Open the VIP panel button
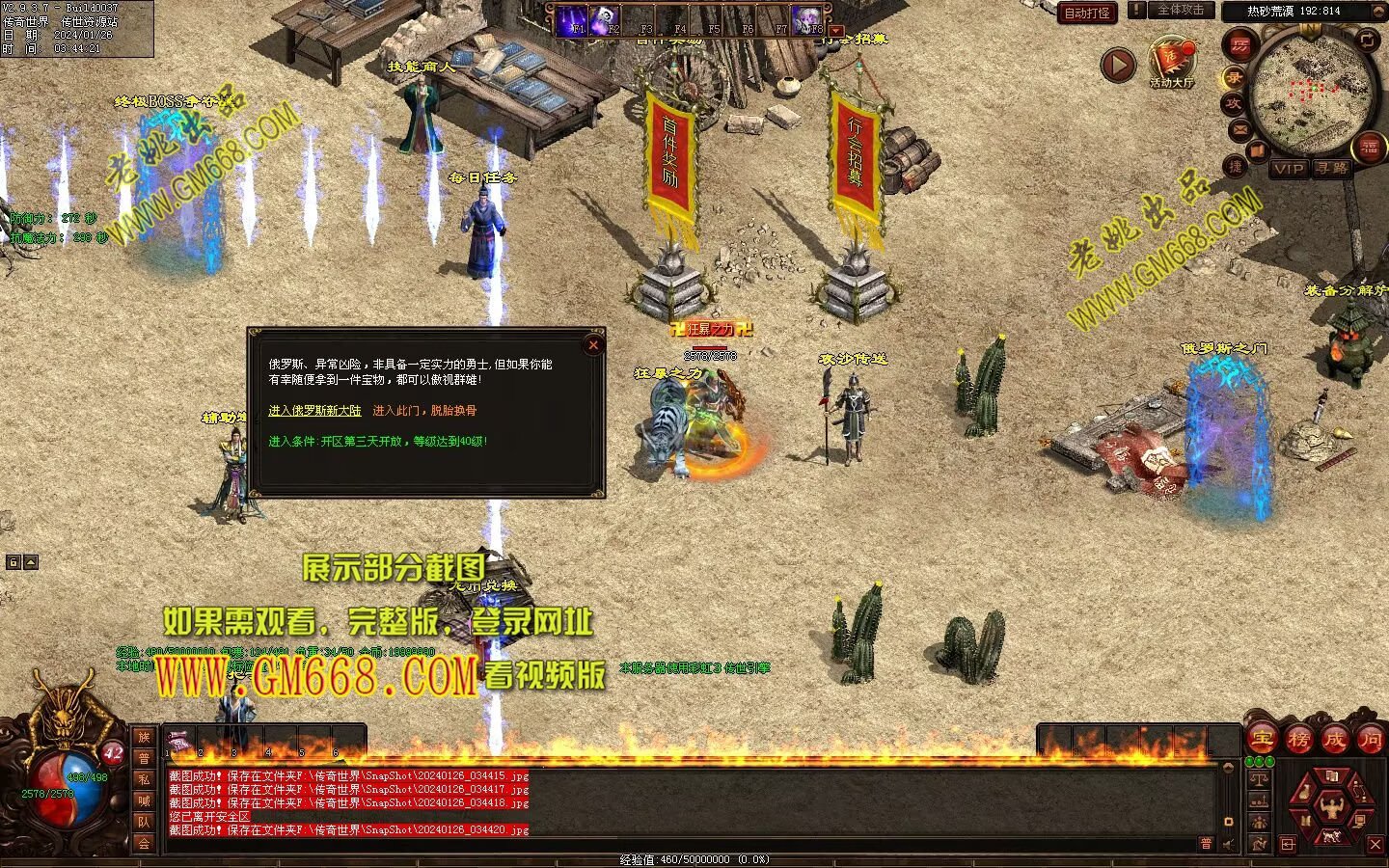The width and height of the screenshot is (1389, 868). click(1288, 168)
